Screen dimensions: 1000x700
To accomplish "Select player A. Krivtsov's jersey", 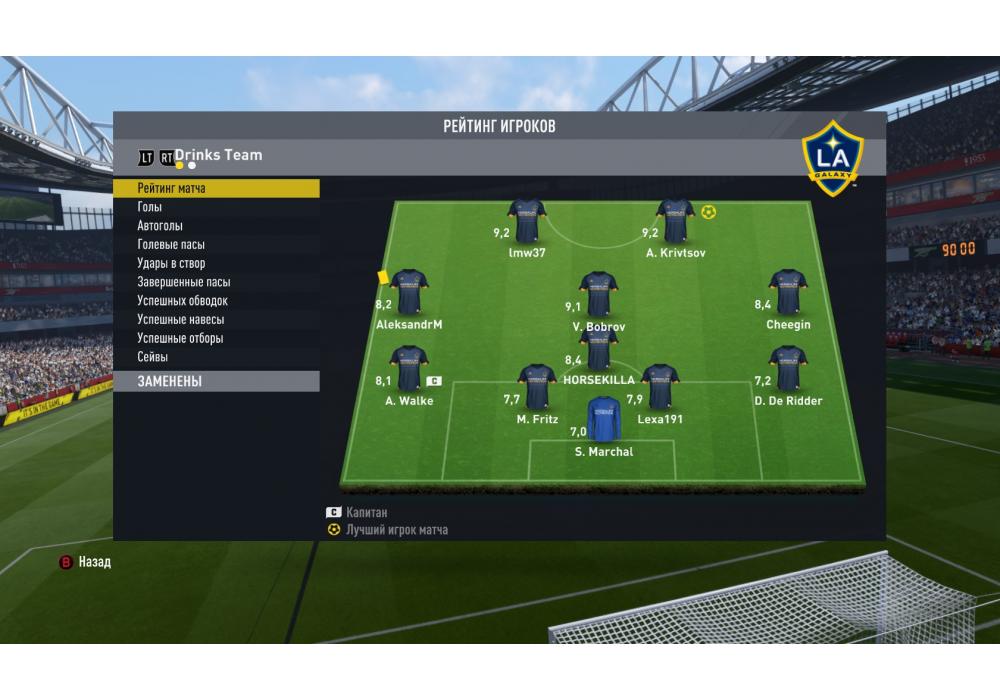I will click(x=675, y=220).
